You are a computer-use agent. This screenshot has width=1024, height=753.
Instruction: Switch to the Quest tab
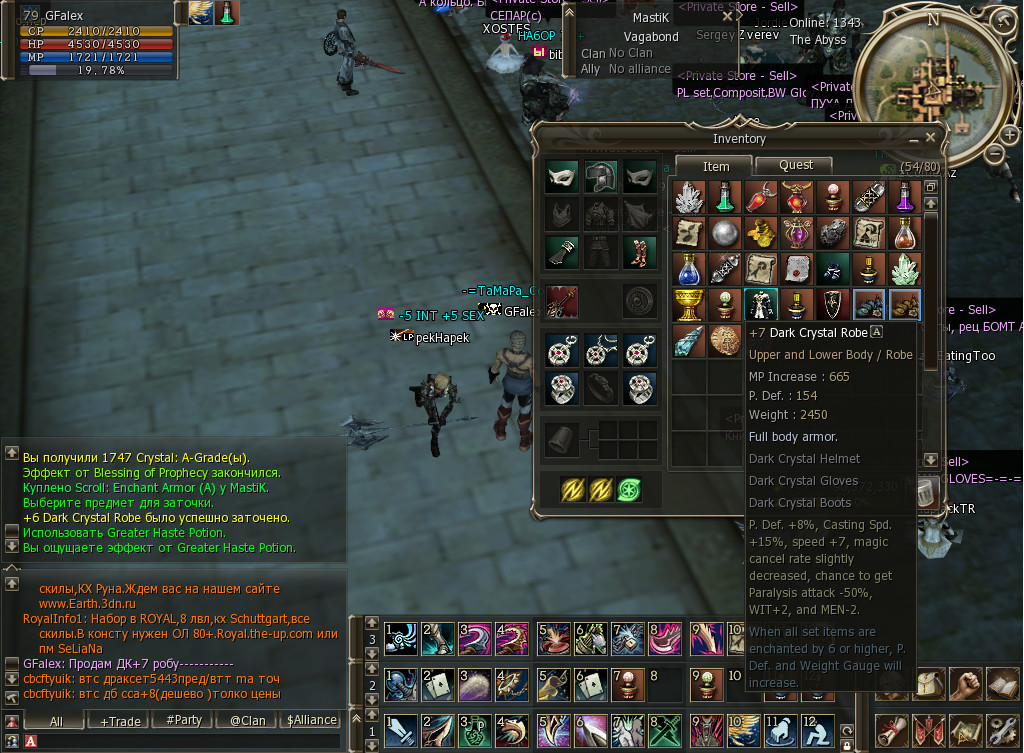tap(796, 165)
